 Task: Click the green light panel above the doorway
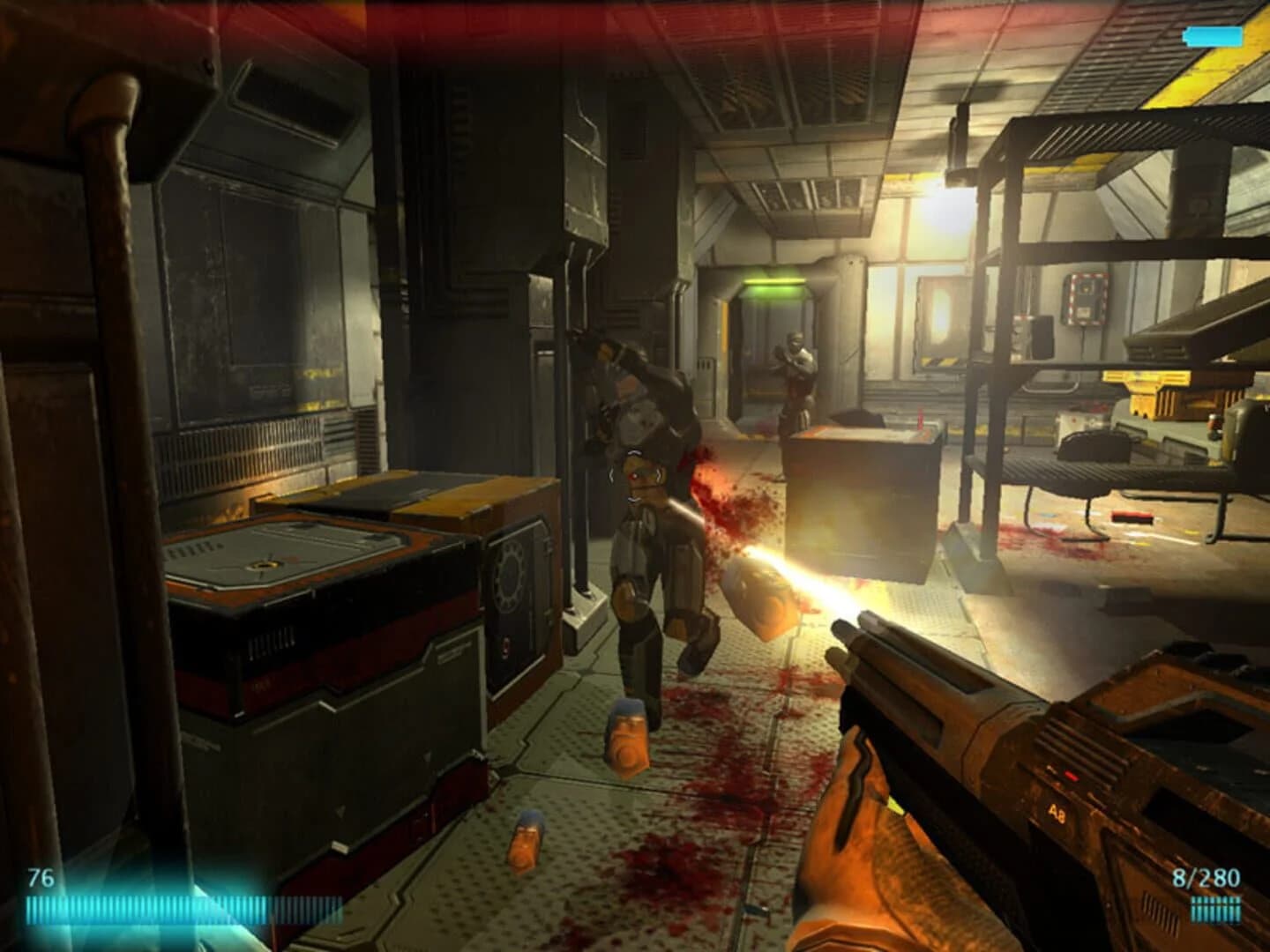coord(776,283)
